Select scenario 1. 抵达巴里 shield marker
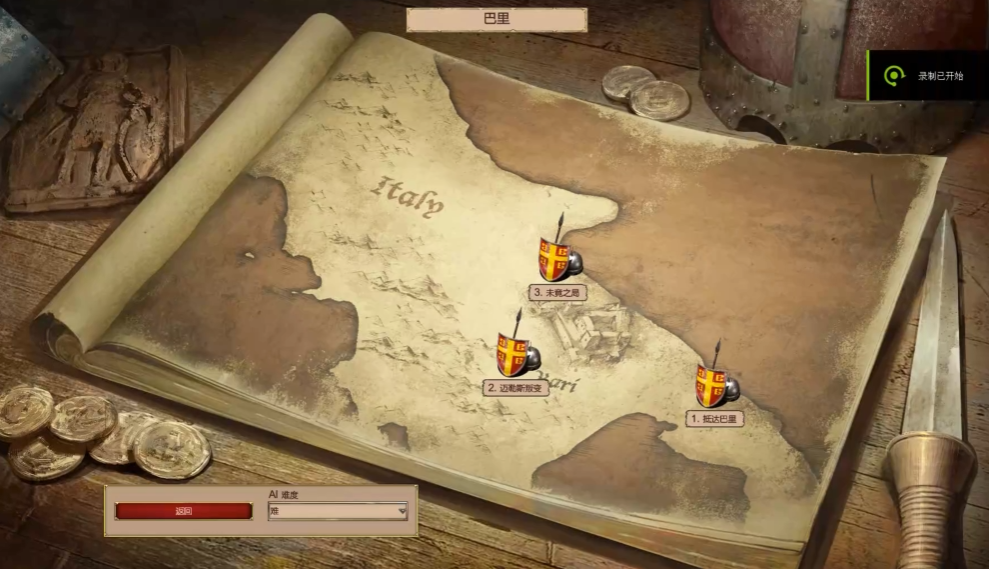The image size is (989, 569). pyautogui.click(x=715, y=386)
